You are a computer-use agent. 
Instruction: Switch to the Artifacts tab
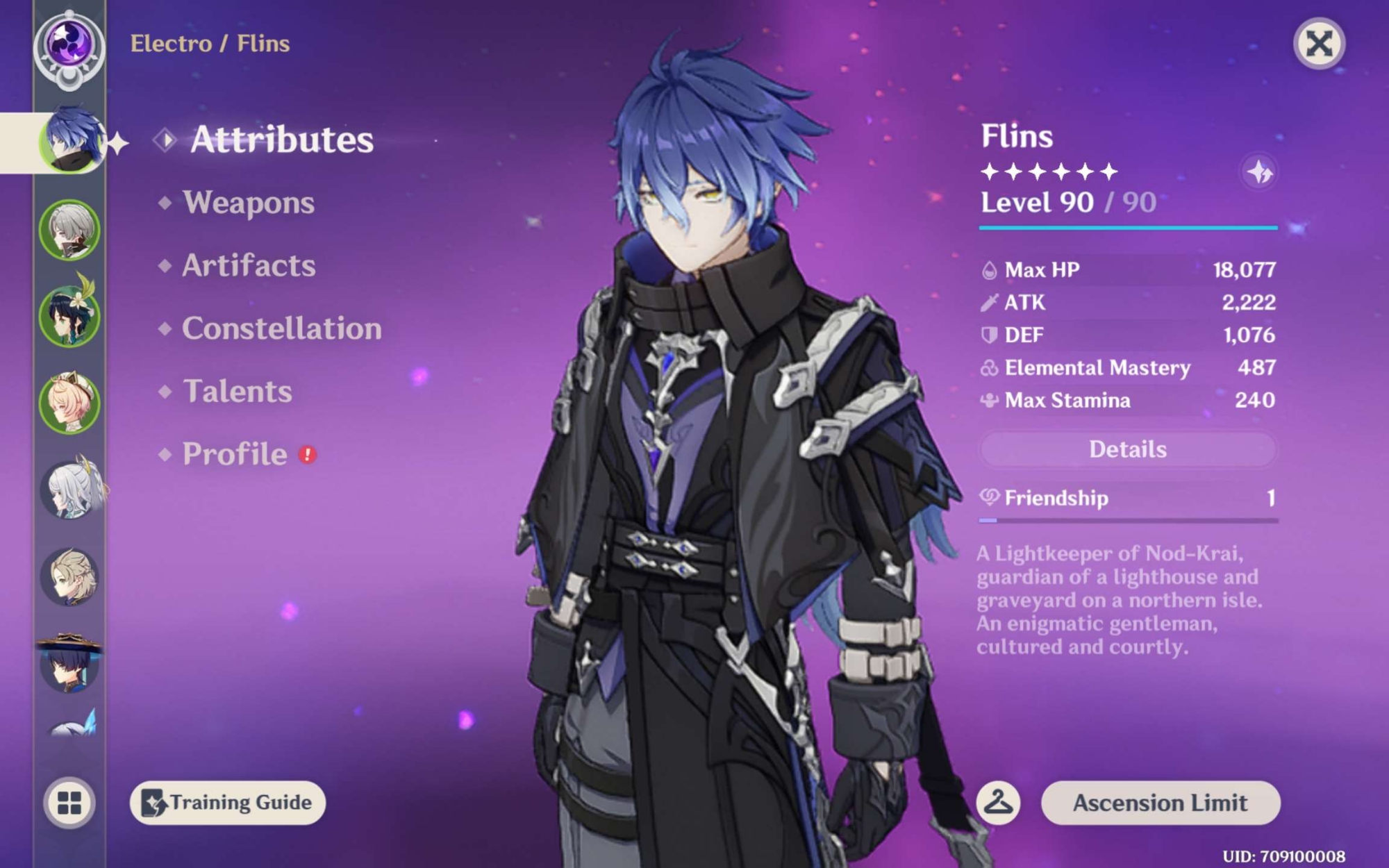248,266
